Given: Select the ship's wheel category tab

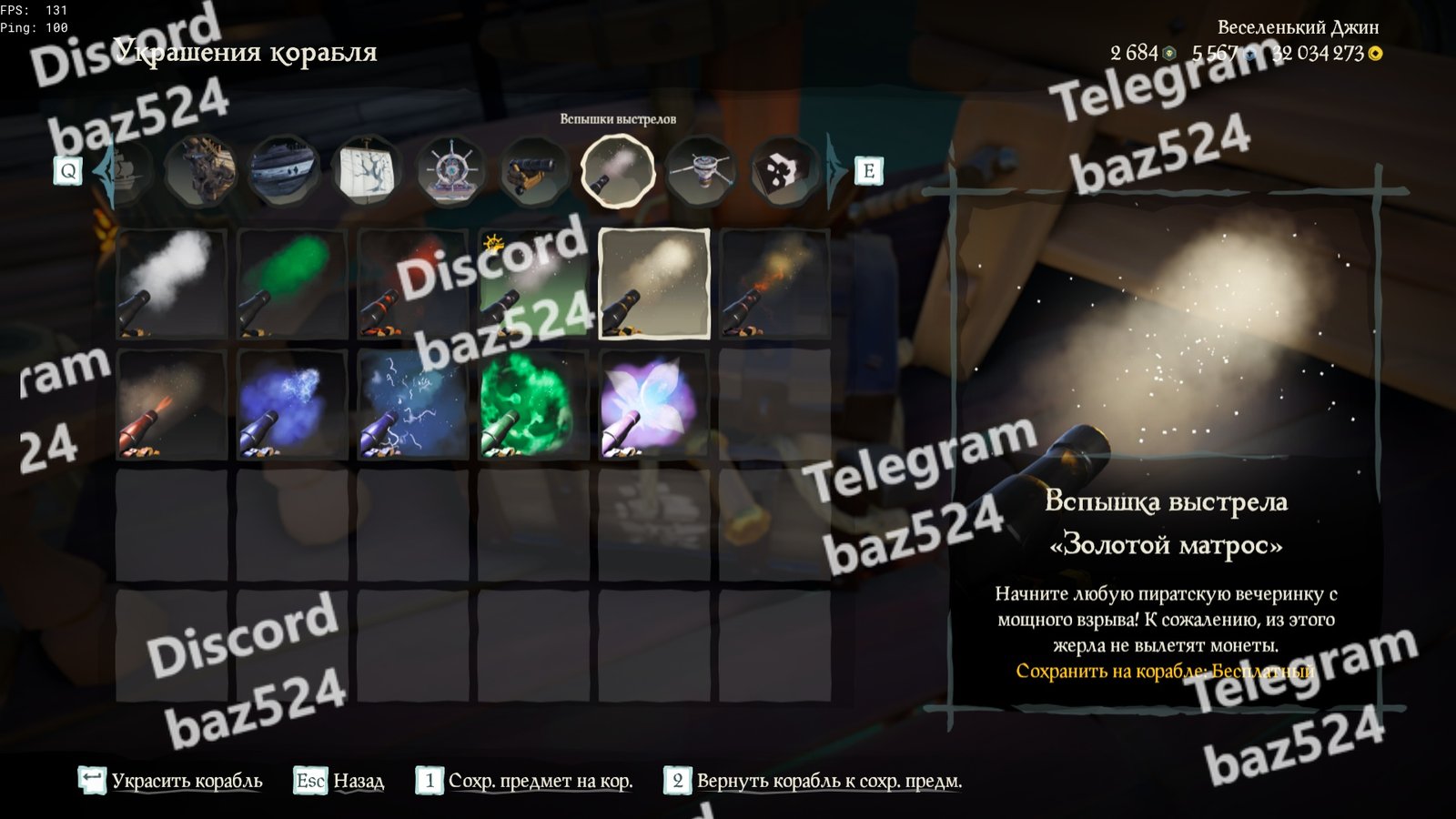Looking at the screenshot, I should 450,170.
